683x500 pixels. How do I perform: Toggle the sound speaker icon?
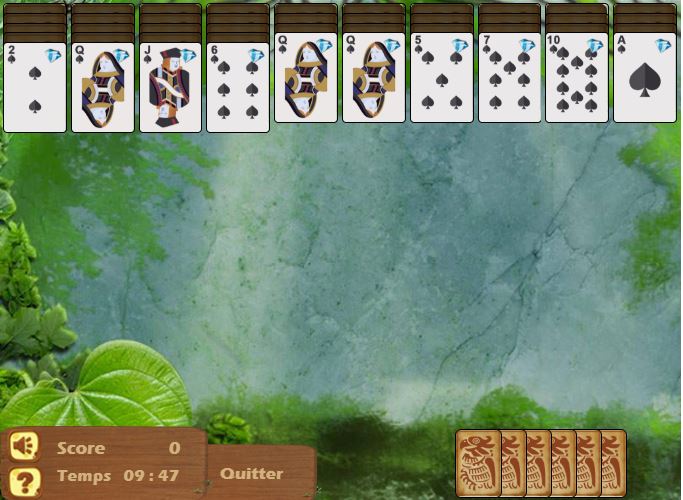24,446
